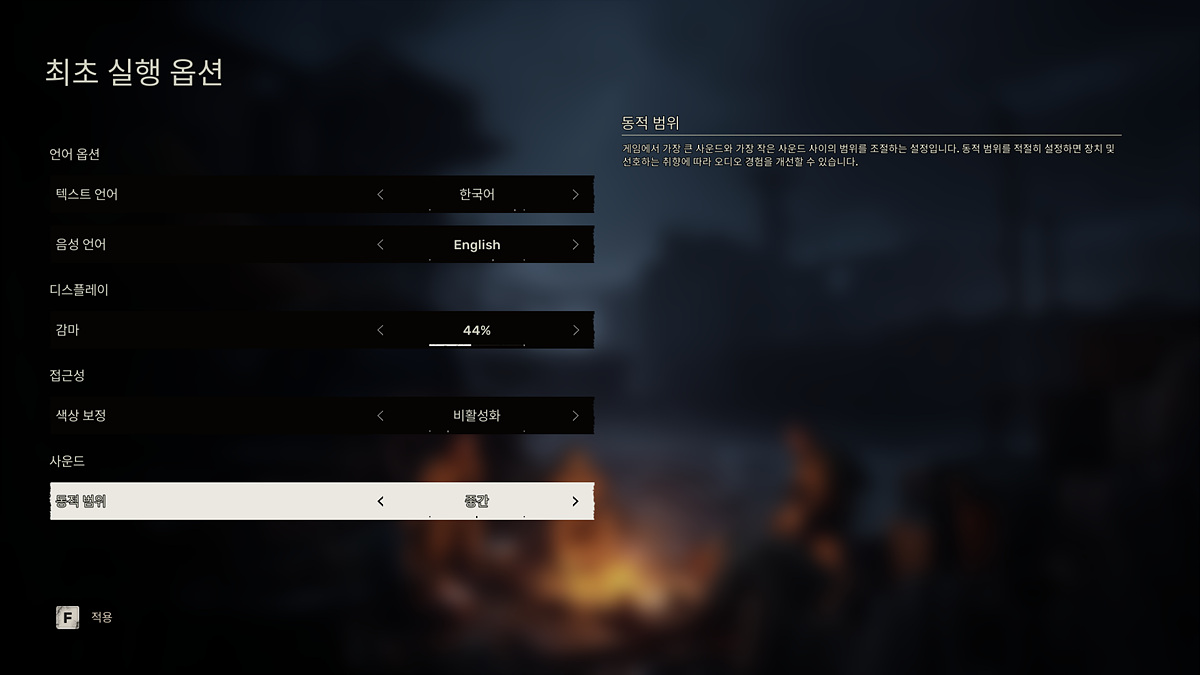This screenshot has width=1200, height=675.
Task: Select the 색상 보정 option row
Action: tap(200, 415)
